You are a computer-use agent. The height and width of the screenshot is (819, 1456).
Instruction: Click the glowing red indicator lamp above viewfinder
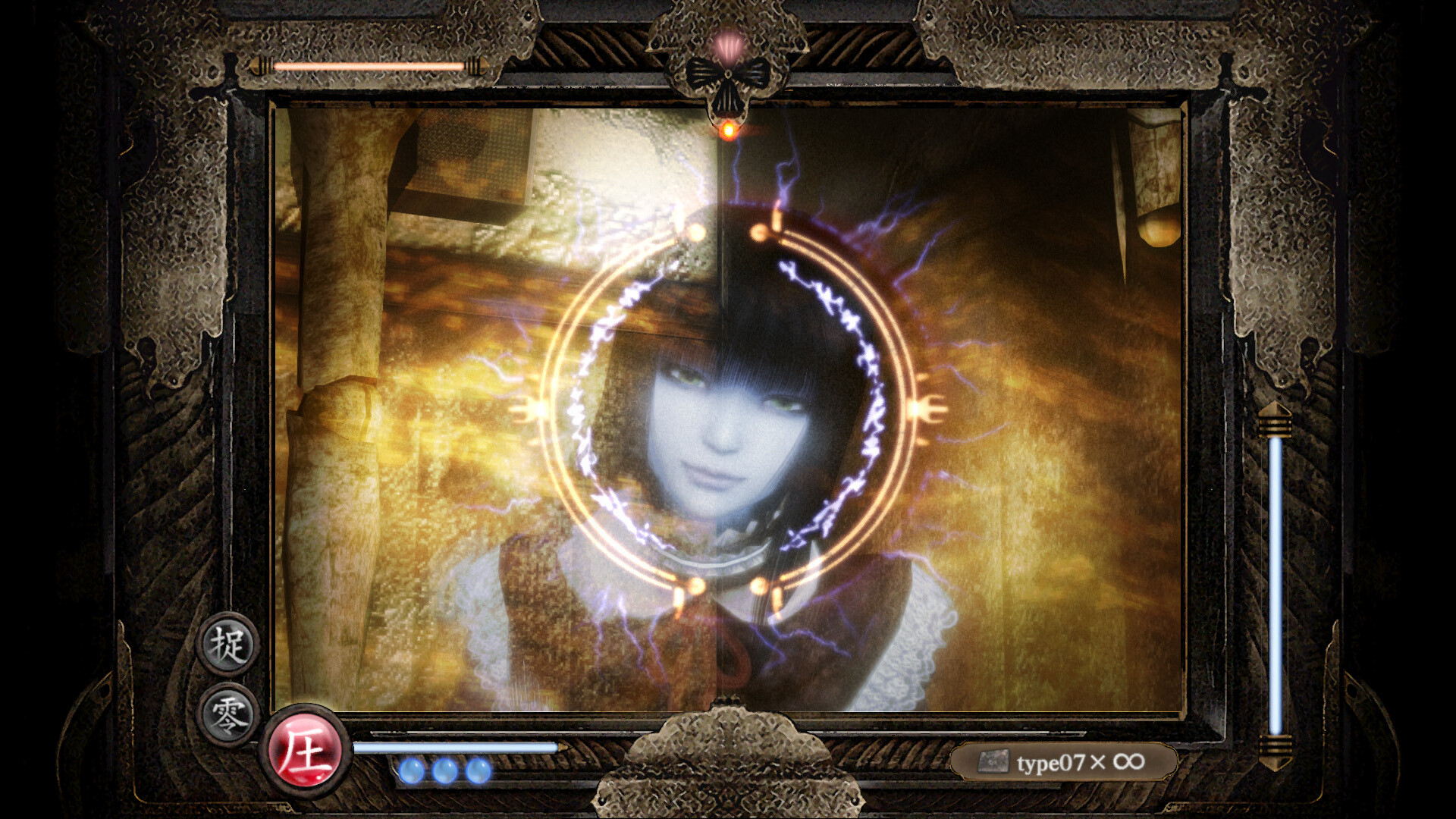(728, 130)
